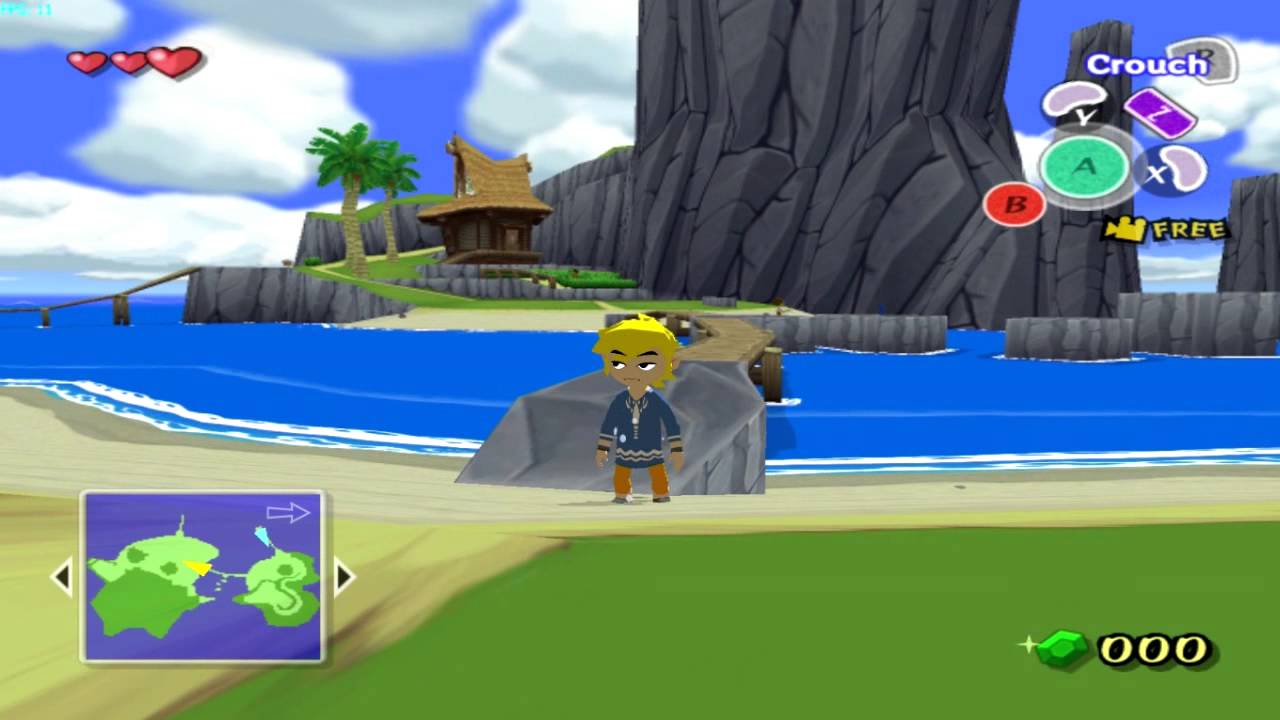
Task: Choose the purple Z item slot
Action: (x=1160, y=112)
